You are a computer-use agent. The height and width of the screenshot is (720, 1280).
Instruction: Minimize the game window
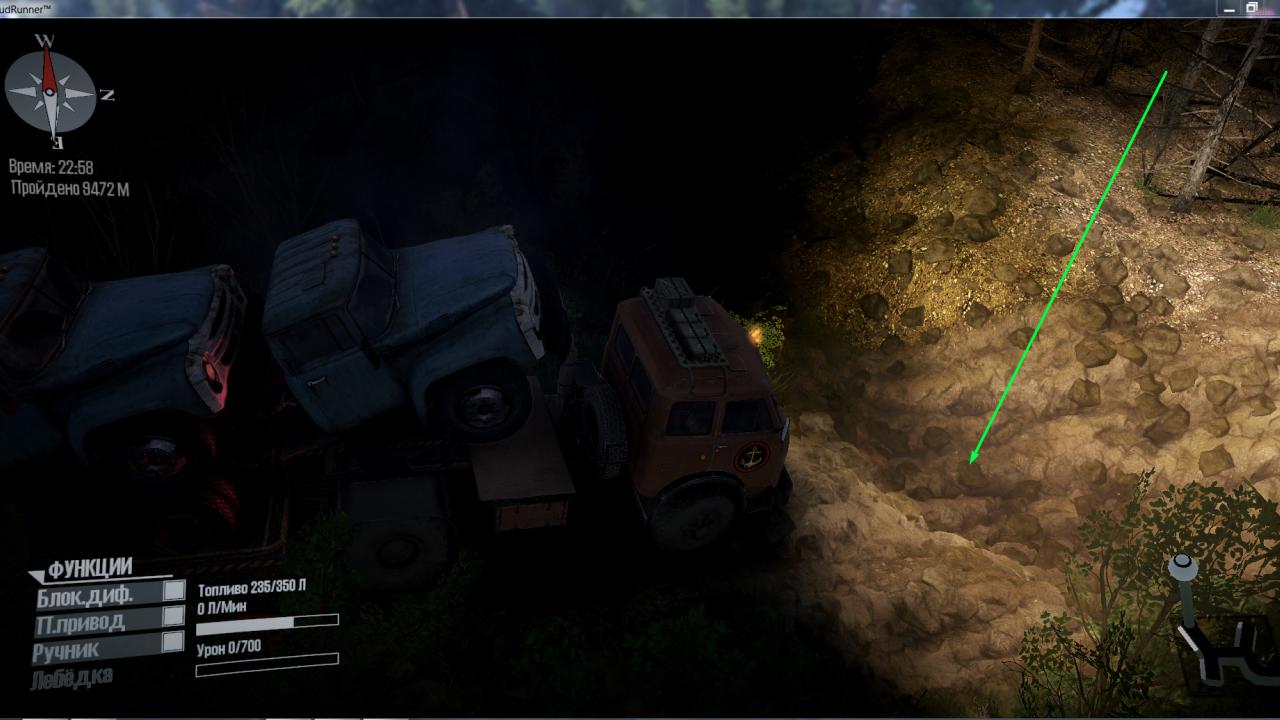point(1229,8)
